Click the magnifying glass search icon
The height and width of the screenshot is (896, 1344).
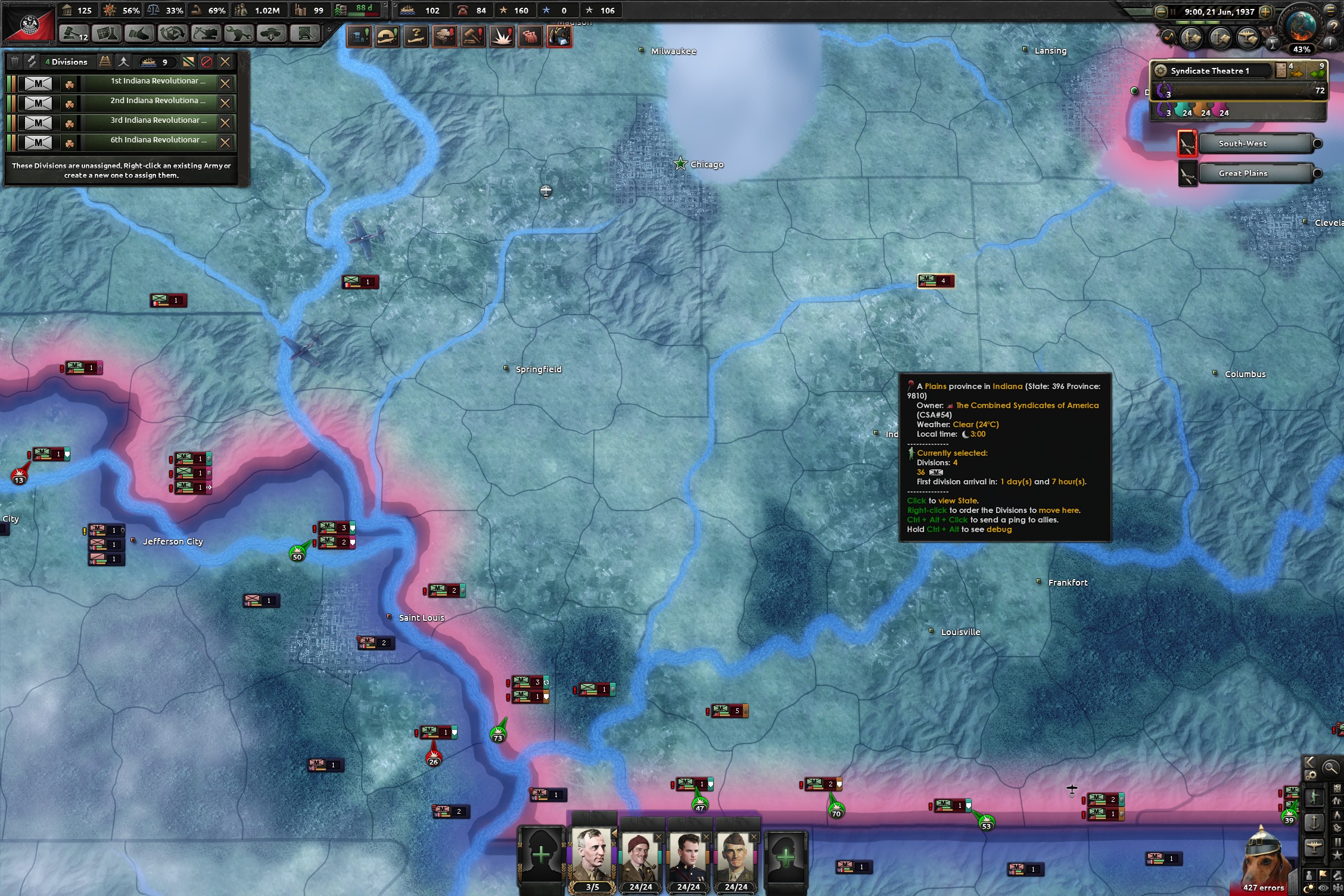(x=1331, y=768)
